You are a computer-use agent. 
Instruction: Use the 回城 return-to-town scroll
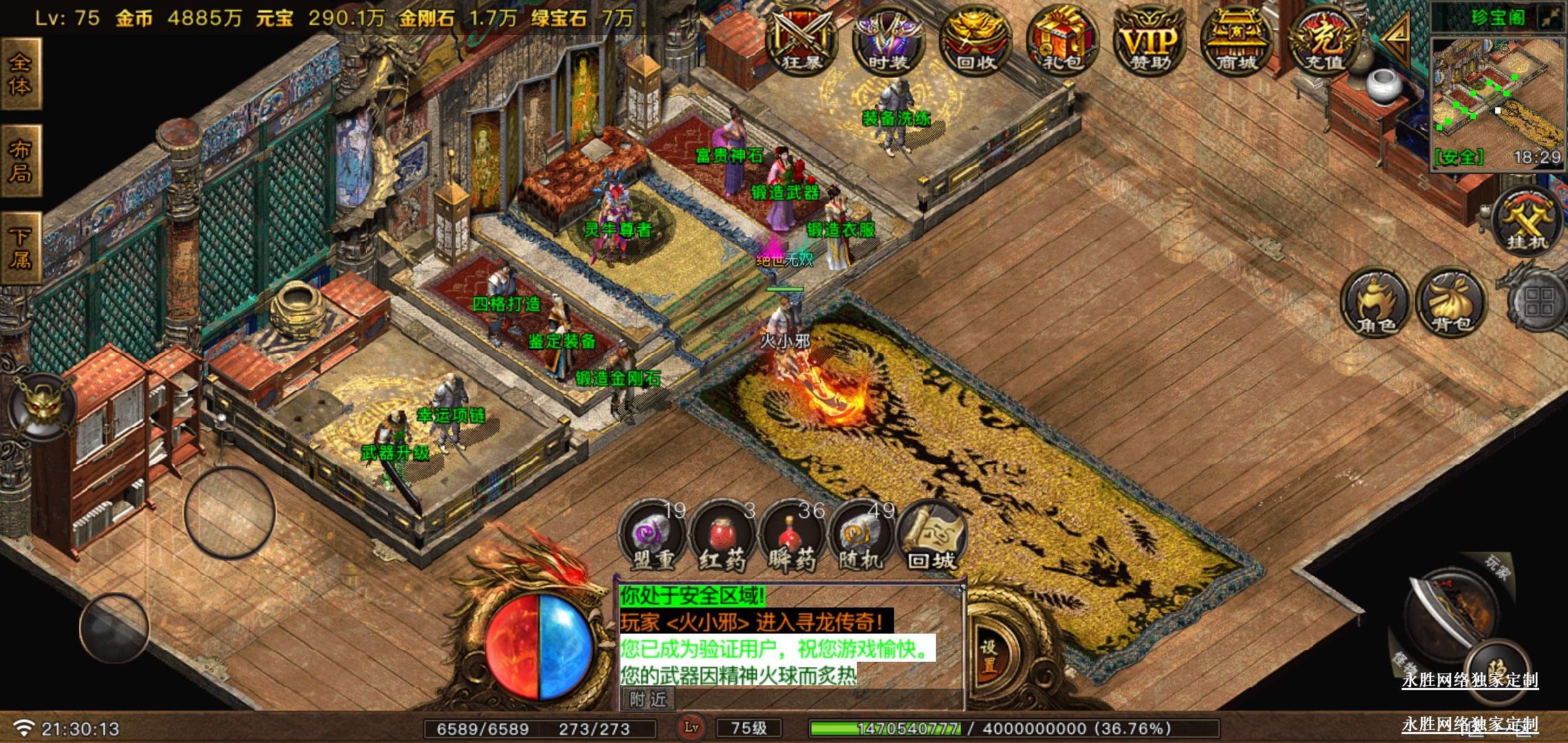[x=932, y=537]
